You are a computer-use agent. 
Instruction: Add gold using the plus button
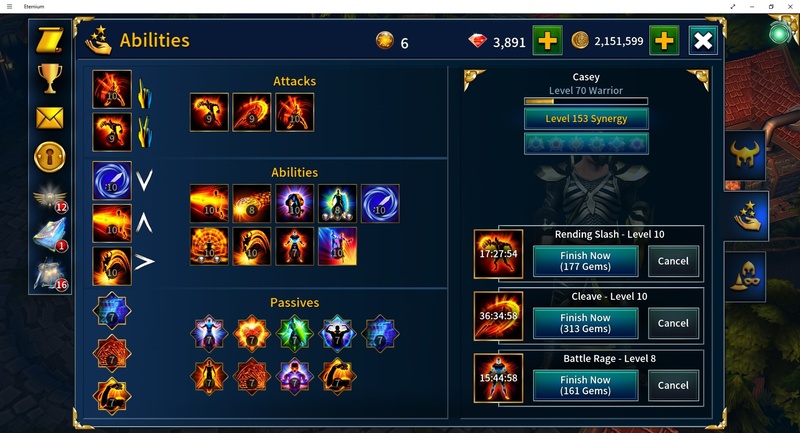[x=665, y=41]
